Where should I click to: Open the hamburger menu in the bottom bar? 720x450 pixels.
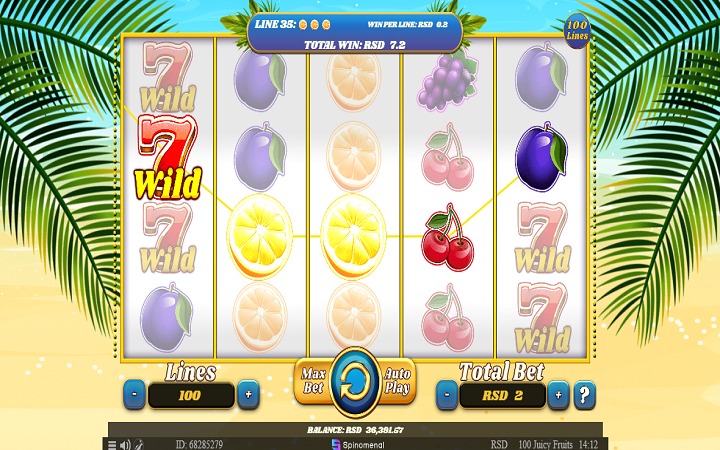click(x=112, y=443)
